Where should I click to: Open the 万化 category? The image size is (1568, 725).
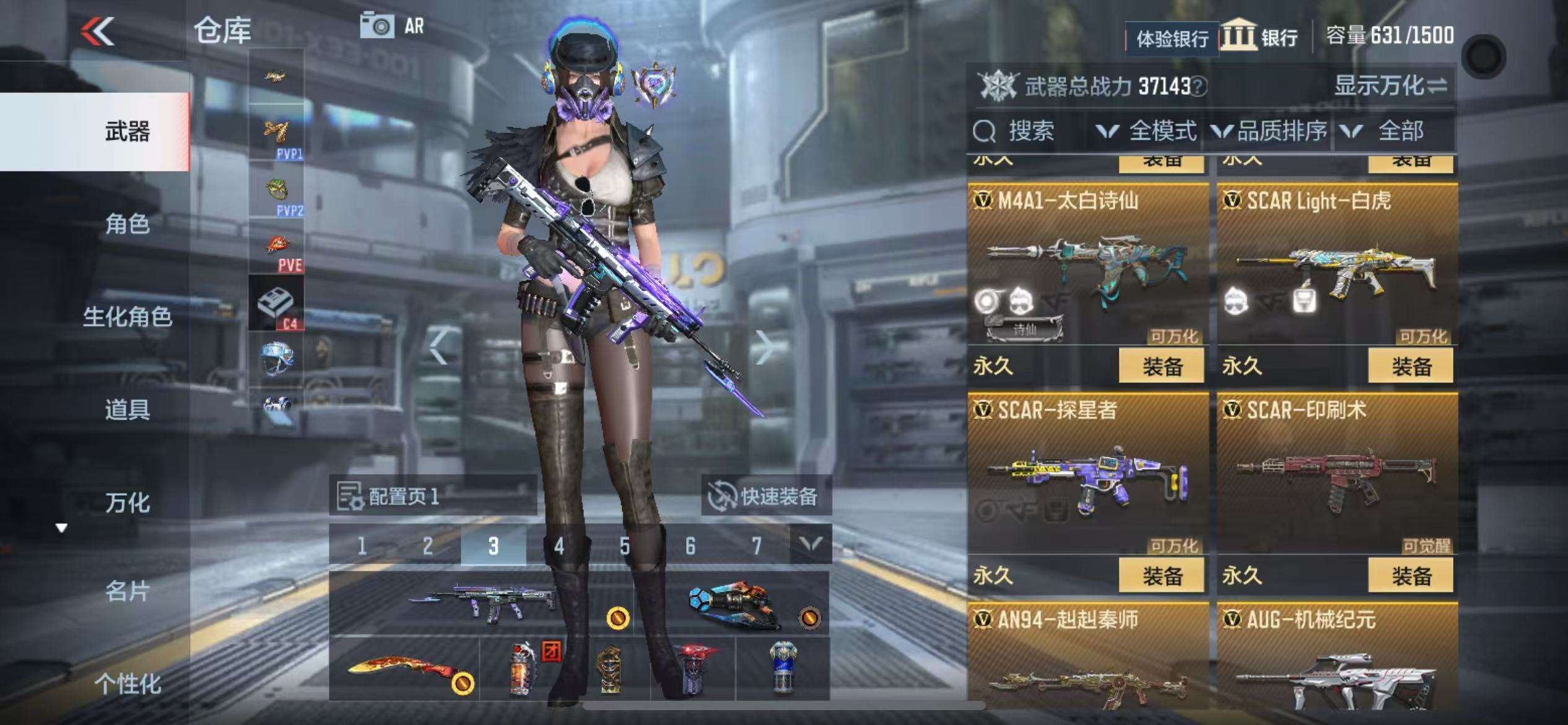pyautogui.click(x=127, y=503)
